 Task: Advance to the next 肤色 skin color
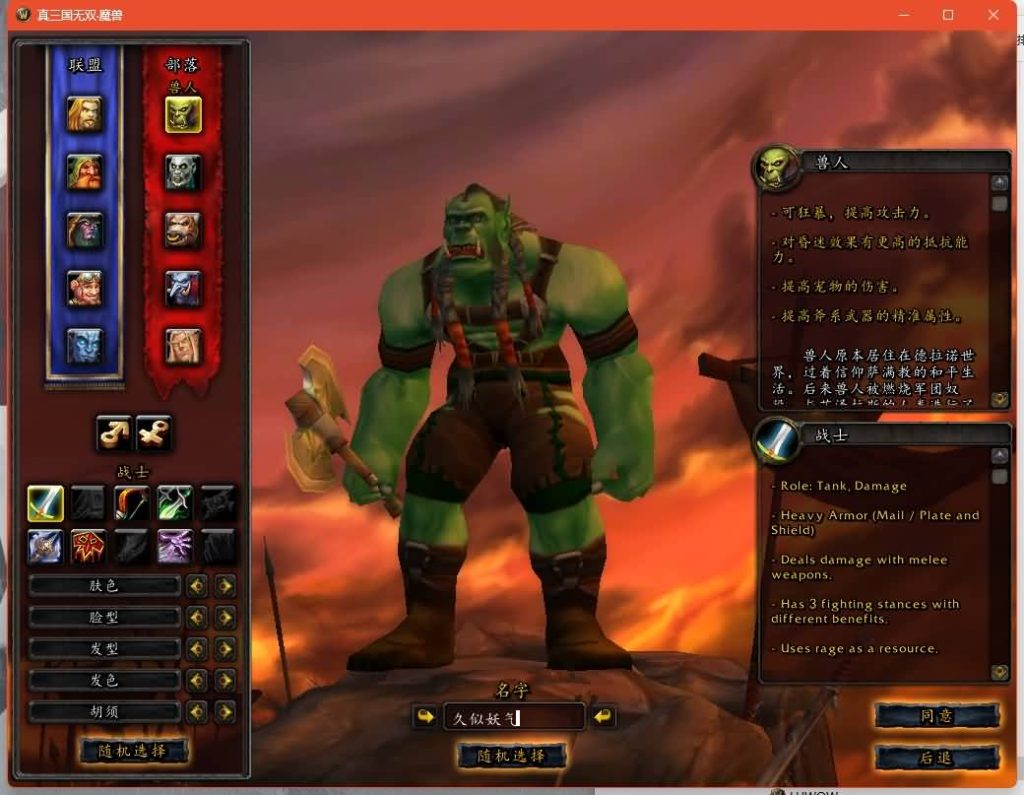tap(226, 586)
